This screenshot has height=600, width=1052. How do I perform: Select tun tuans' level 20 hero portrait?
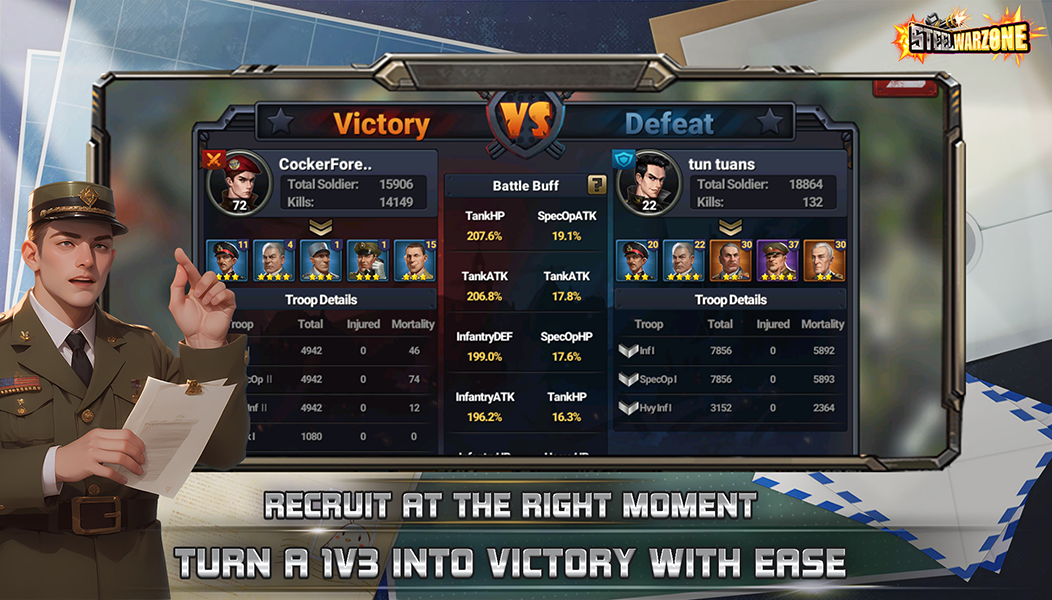(636, 260)
